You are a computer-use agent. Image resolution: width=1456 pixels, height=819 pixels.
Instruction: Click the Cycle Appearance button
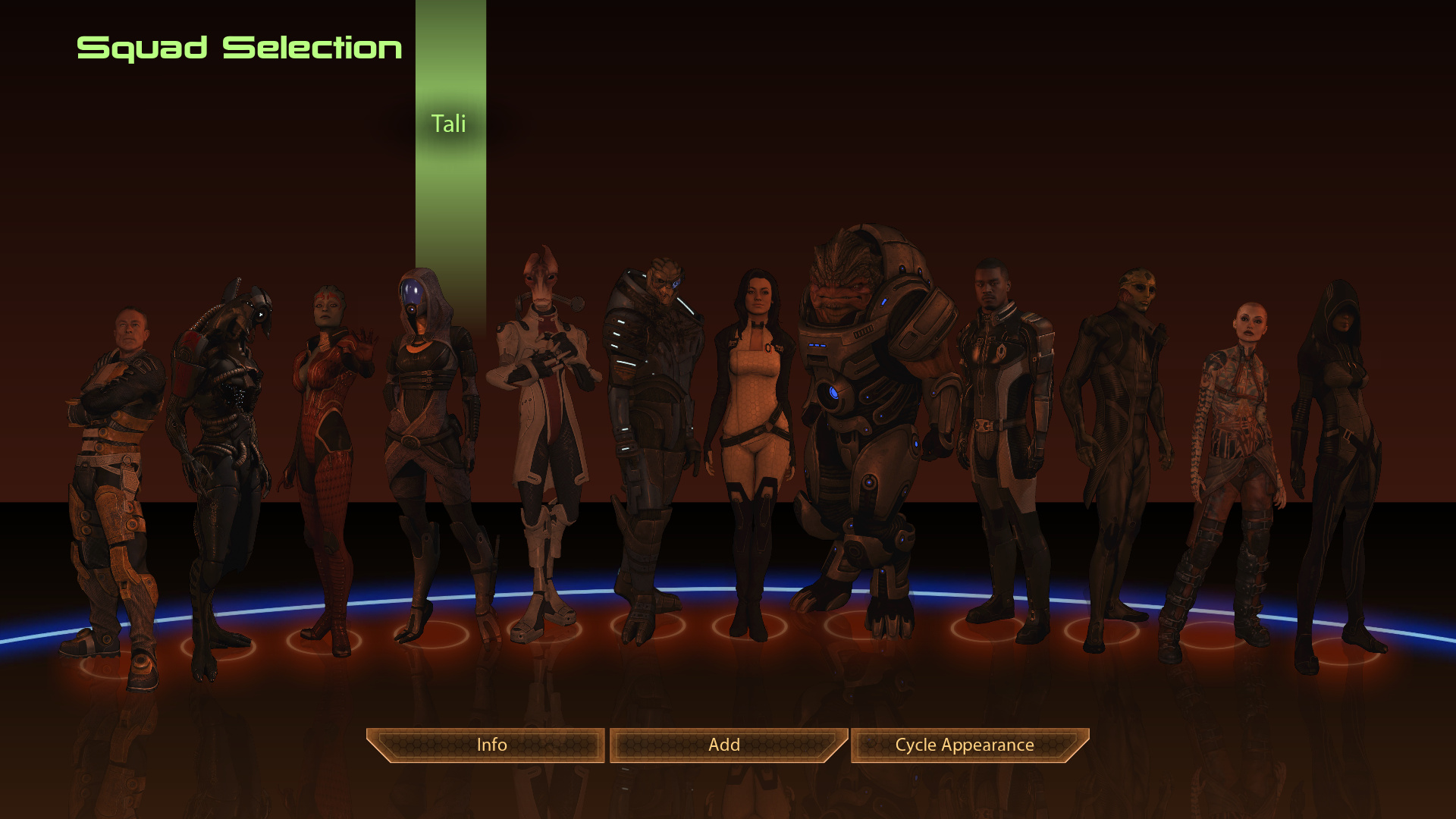[x=965, y=745]
